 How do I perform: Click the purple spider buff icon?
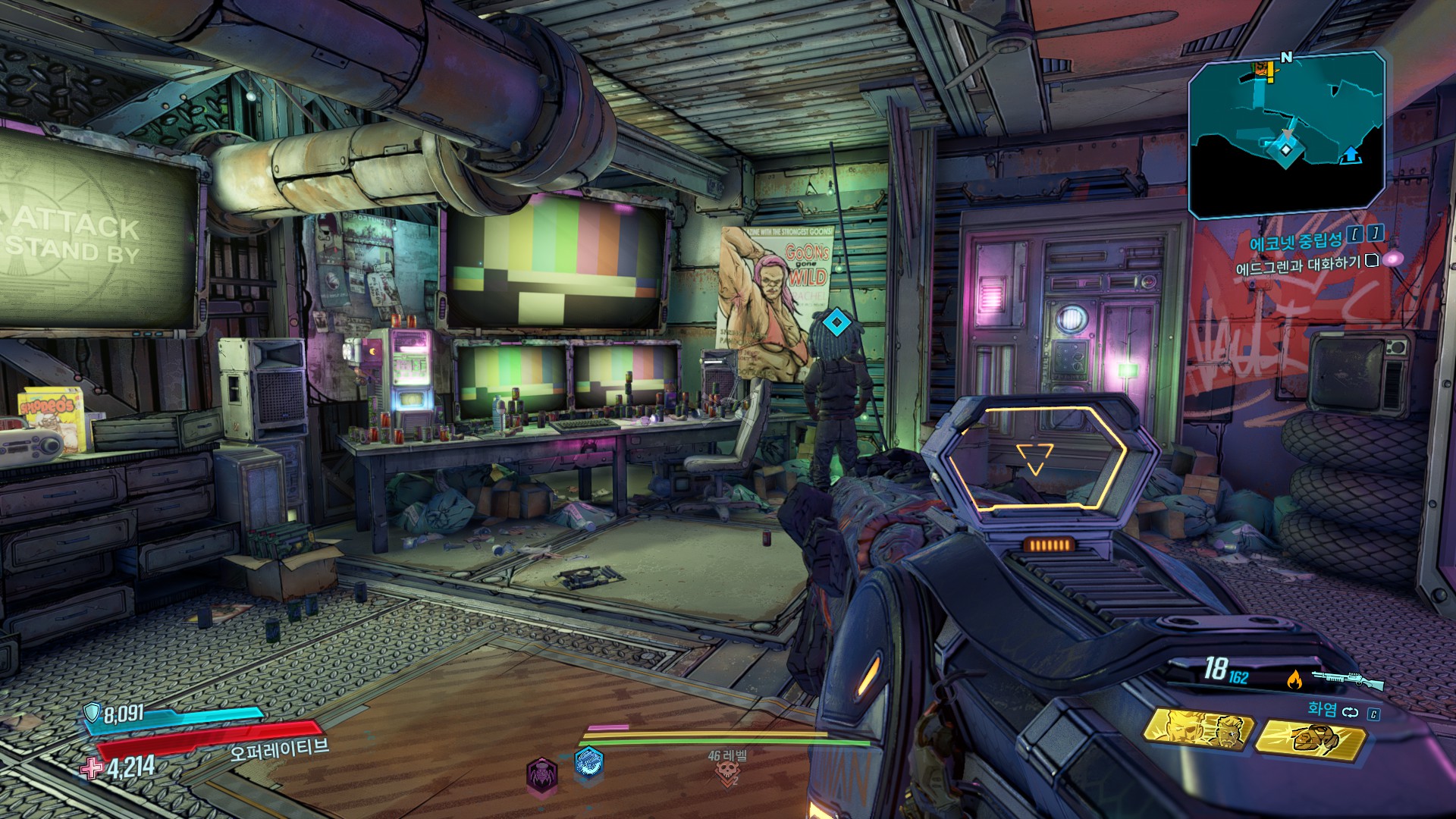tap(542, 775)
